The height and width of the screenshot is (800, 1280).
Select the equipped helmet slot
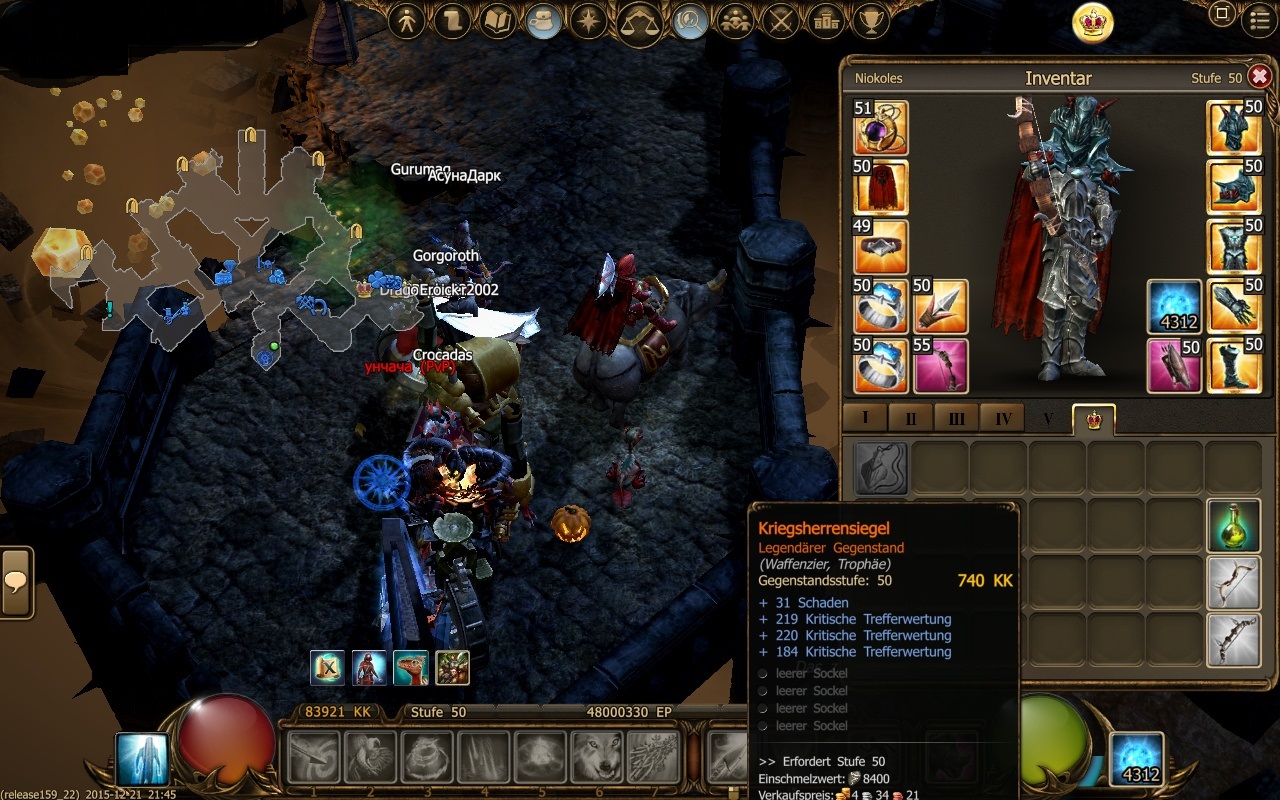click(x=1234, y=127)
